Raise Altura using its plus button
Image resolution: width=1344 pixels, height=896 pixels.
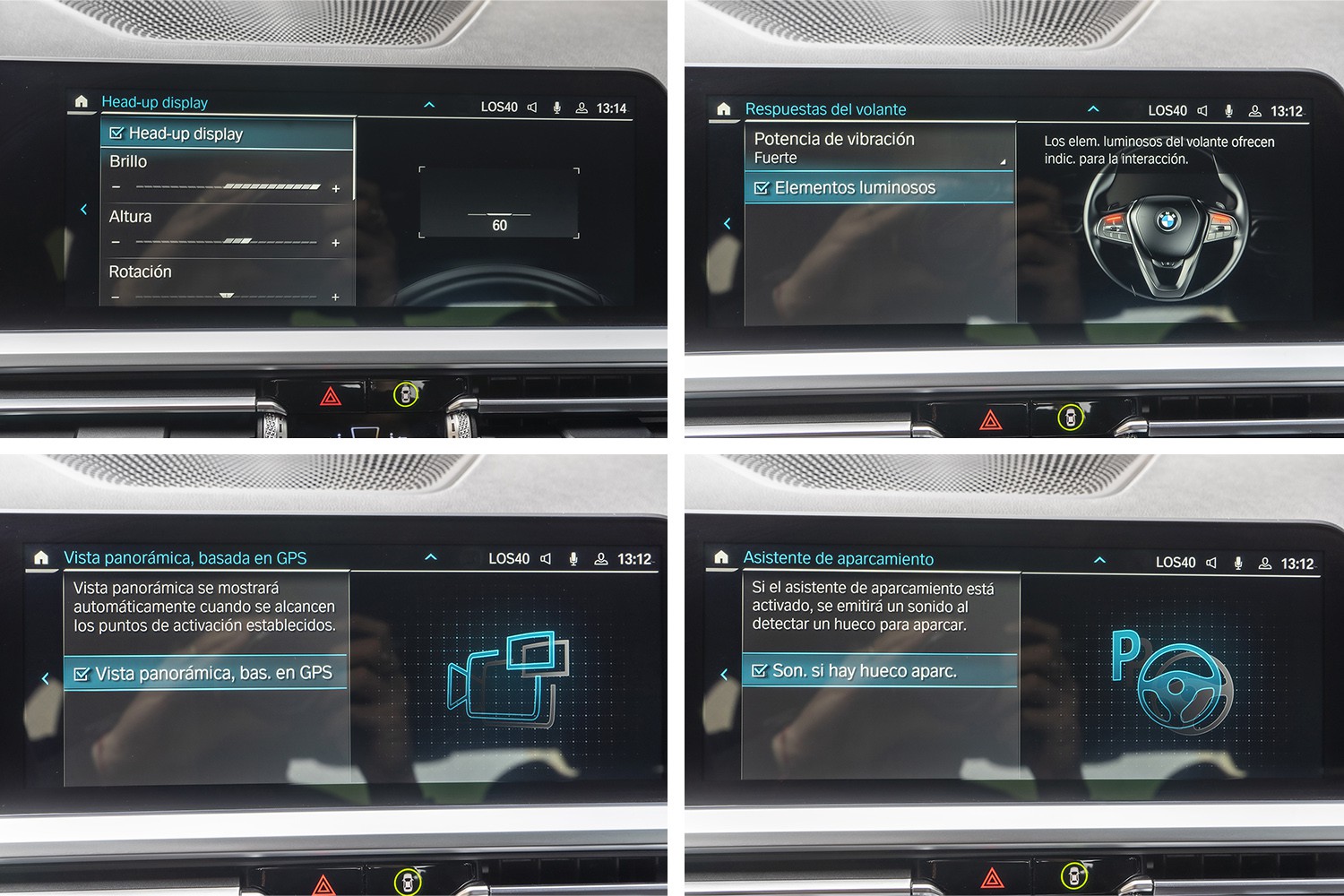[x=336, y=243]
